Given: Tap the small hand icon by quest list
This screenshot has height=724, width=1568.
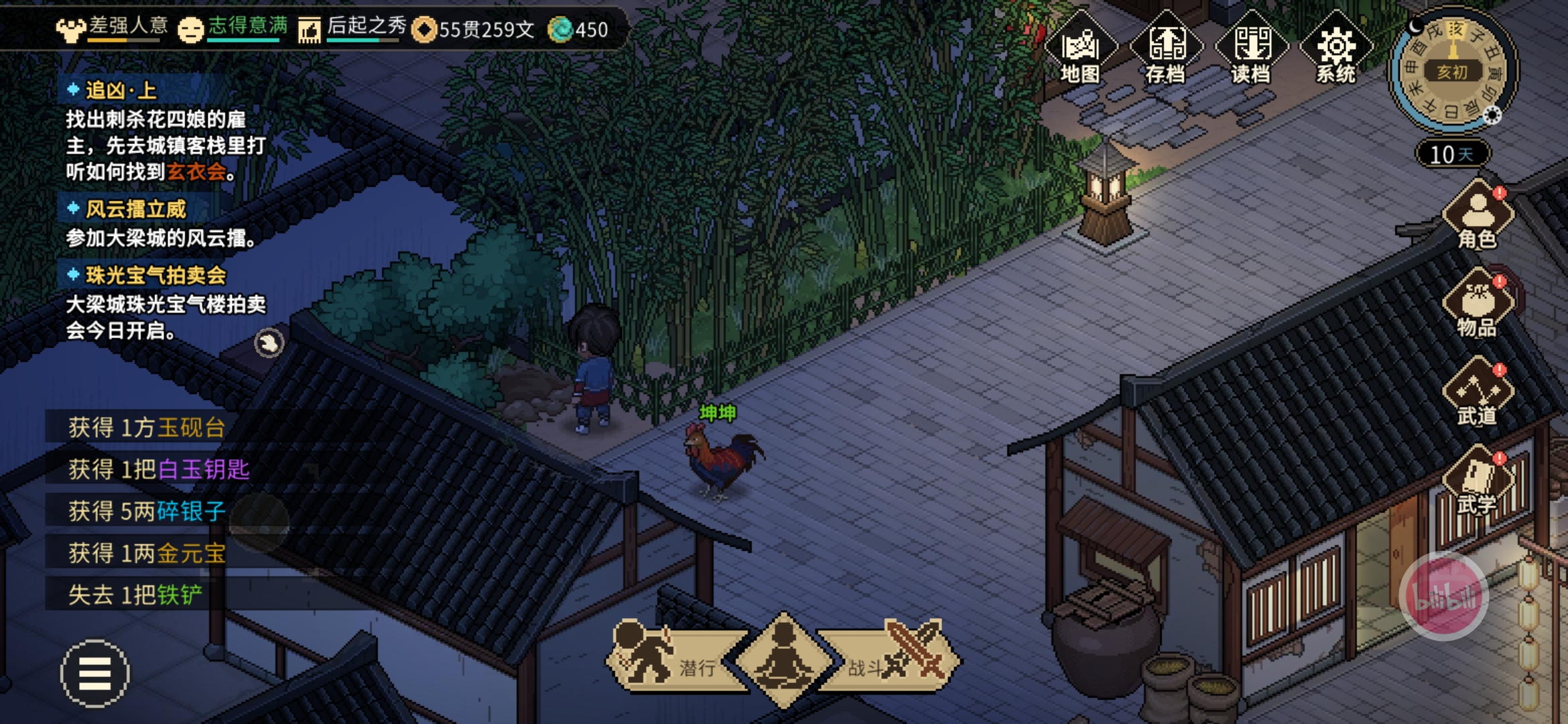Looking at the screenshot, I should click(269, 343).
